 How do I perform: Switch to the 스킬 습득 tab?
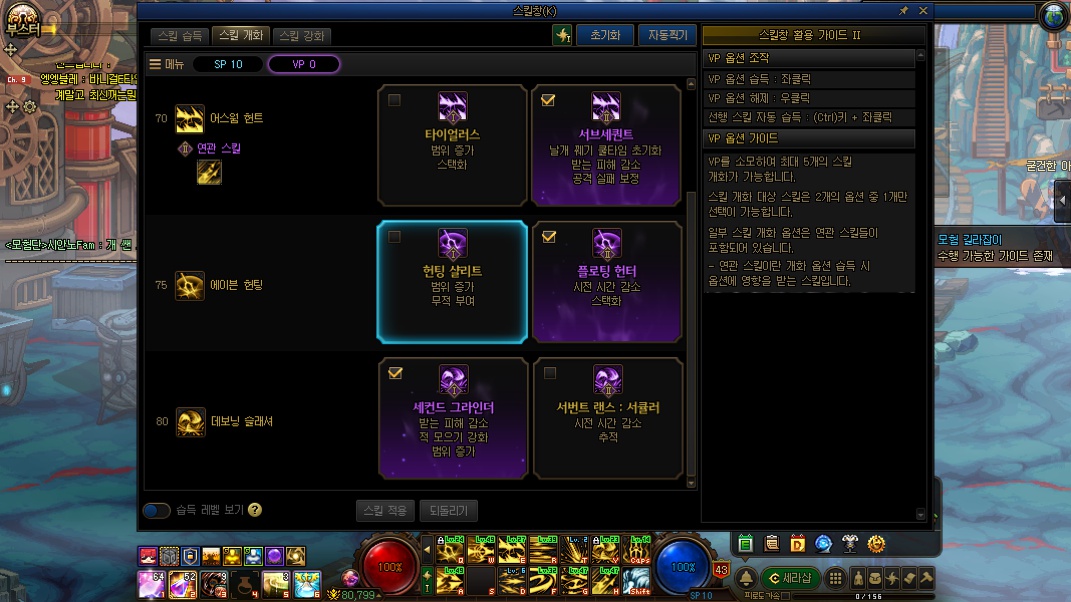(x=180, y=35)
